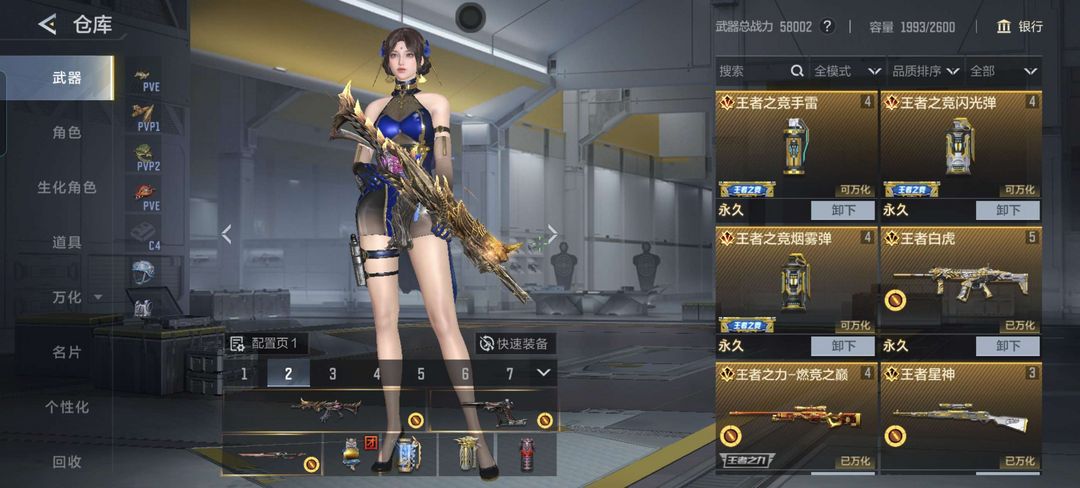Expand the 万化 category
Viewport: 1080px width, 488px height.
[76, 297]
